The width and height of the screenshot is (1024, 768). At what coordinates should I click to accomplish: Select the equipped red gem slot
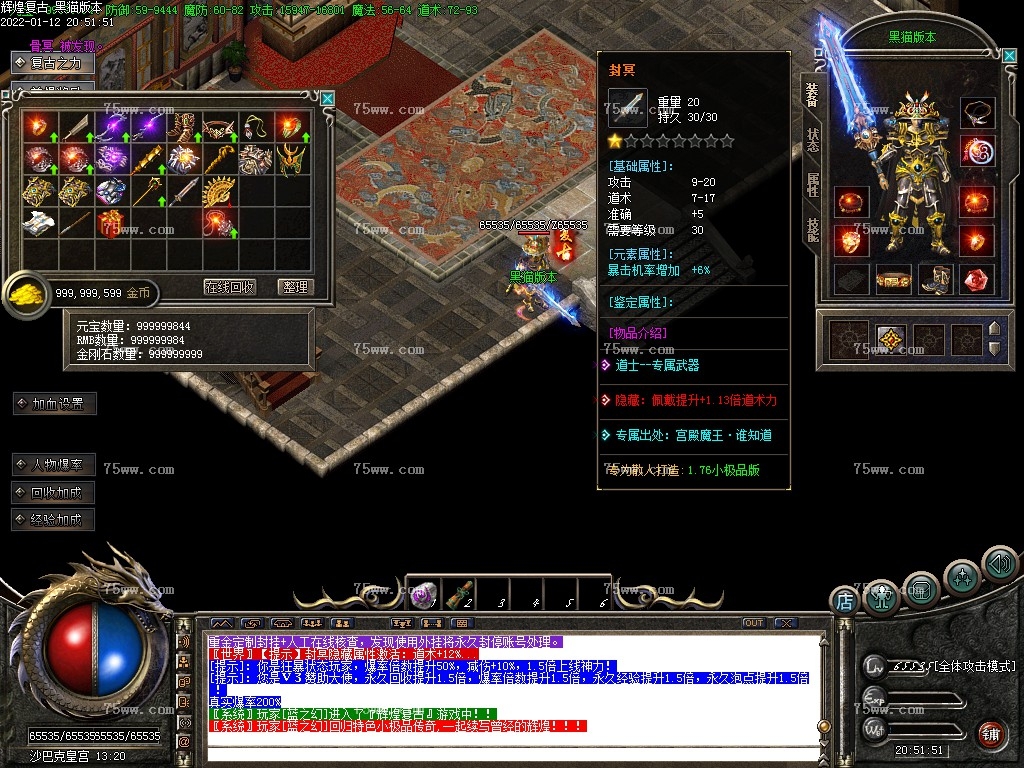(977, 279)
